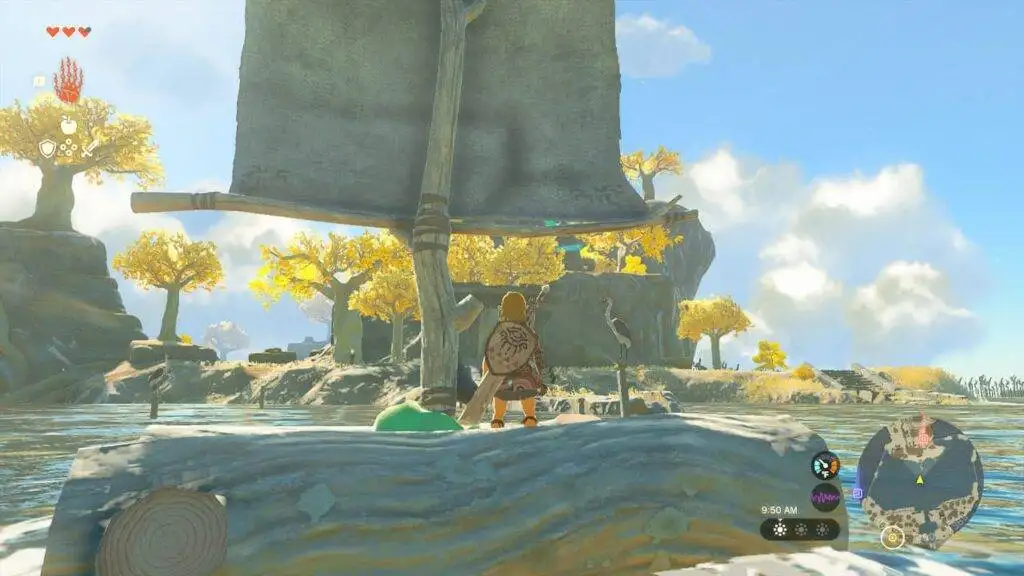This screenshot has height=576, width=1024.
Task: Choose the apple quick-item icon
Action: pos(68,125)
